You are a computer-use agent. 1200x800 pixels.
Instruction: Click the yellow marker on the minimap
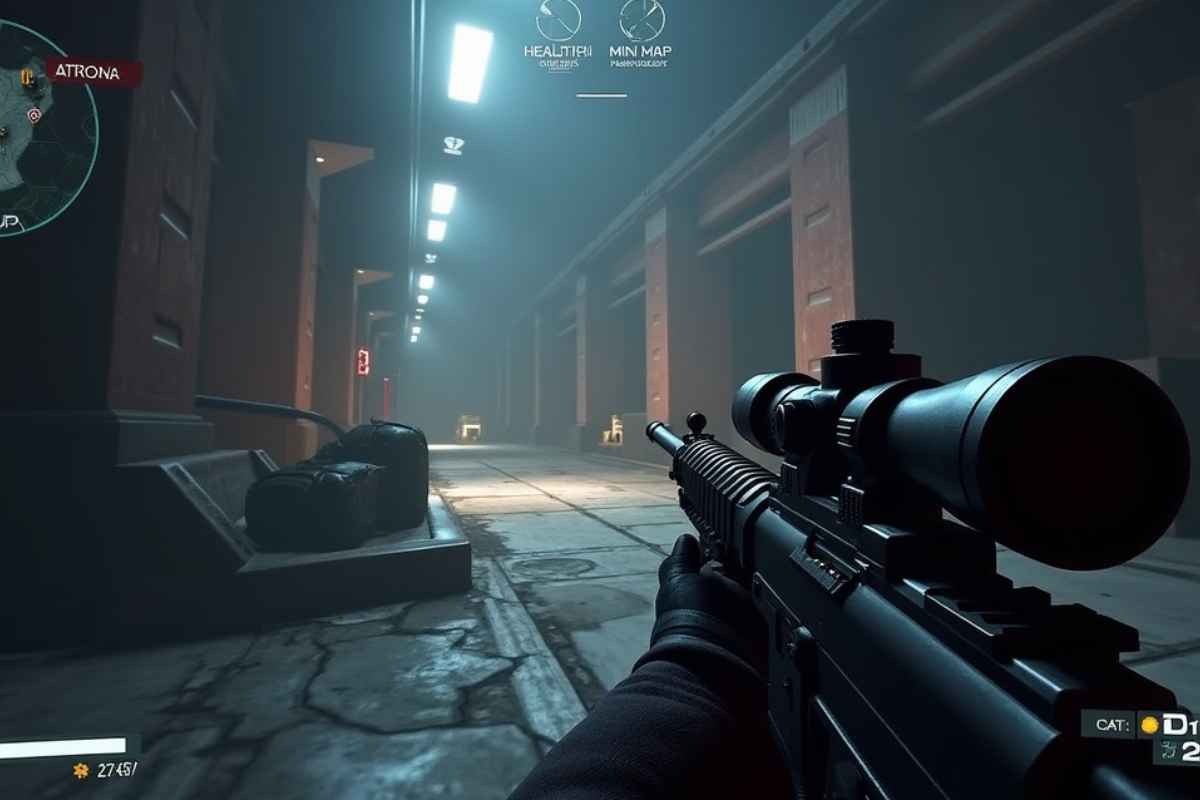coord(26,74)
